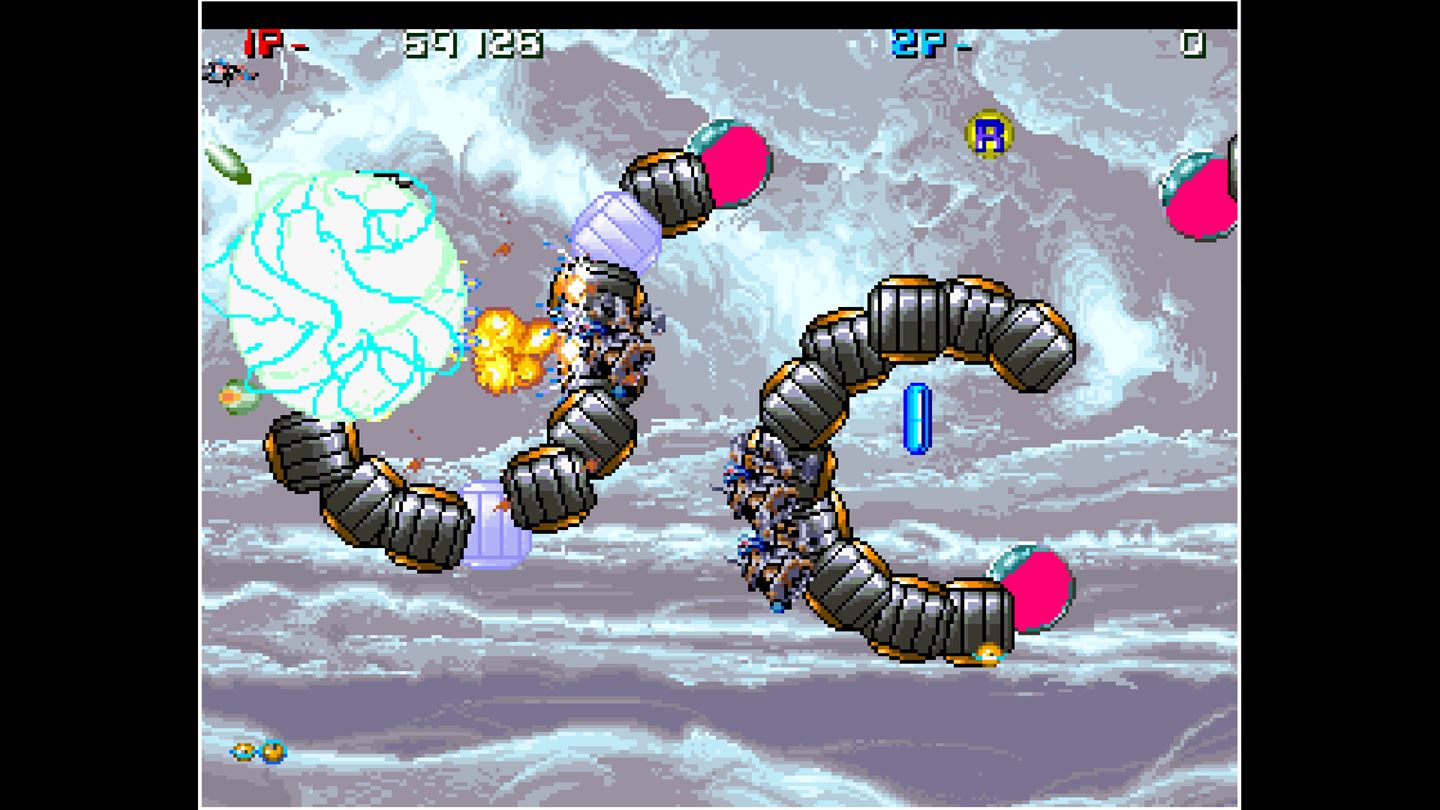Collect the yellow R power-up orb
This screenshot has height=810, width=1440.
[991, 135]
